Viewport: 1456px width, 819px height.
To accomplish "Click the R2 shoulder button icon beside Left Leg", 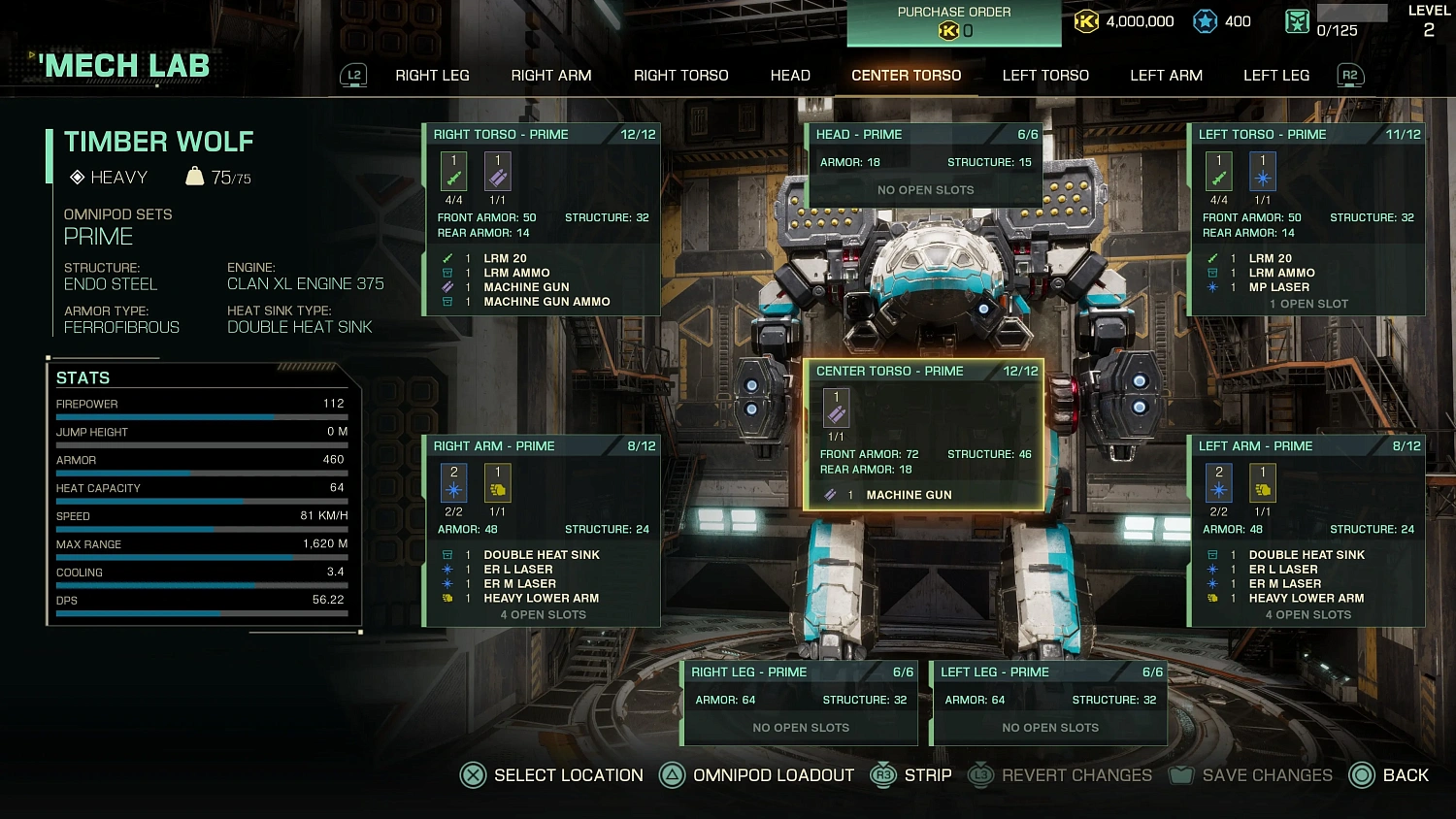I will tap(1349, 75).
